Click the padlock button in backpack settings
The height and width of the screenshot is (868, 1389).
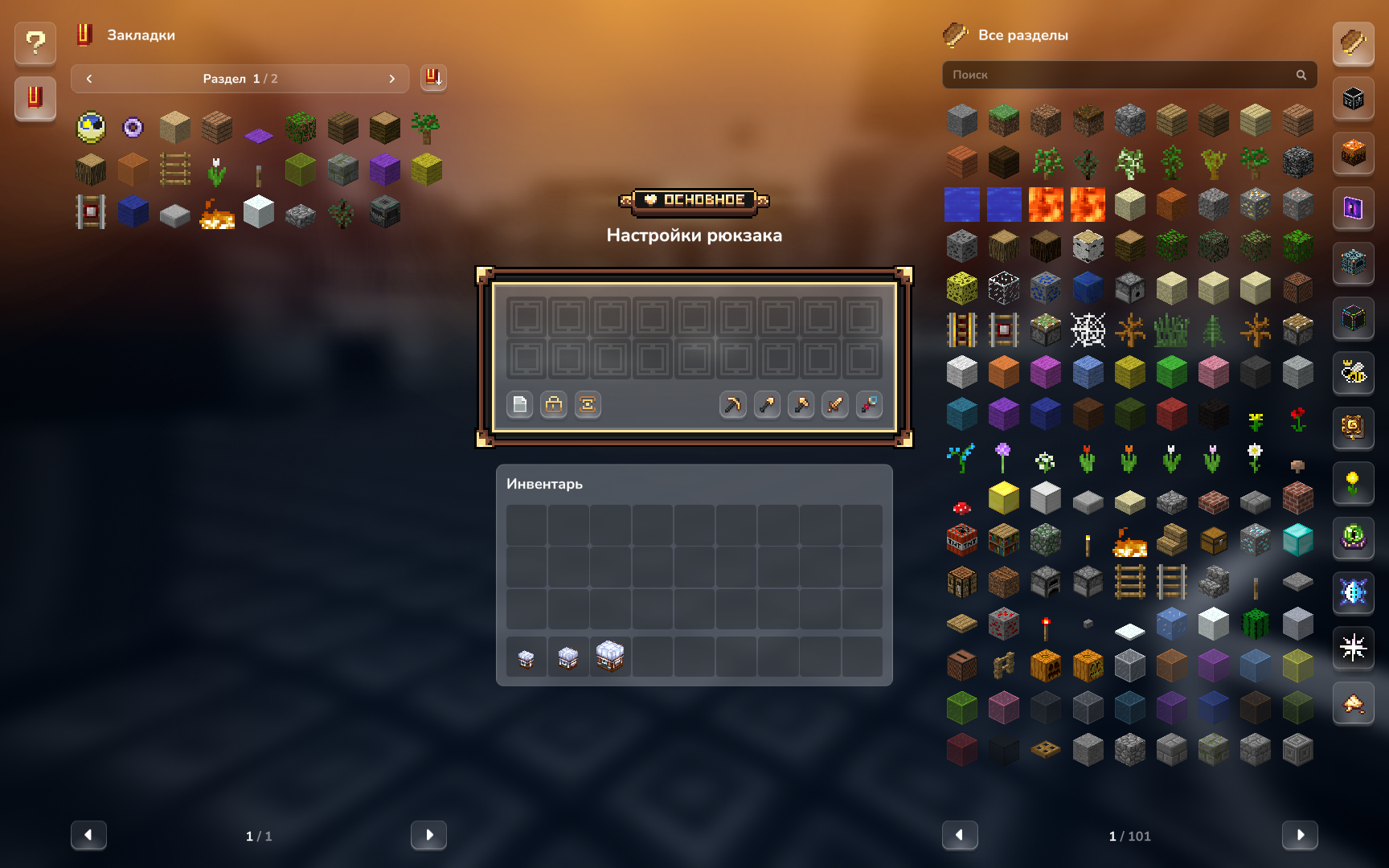(554, 404)
